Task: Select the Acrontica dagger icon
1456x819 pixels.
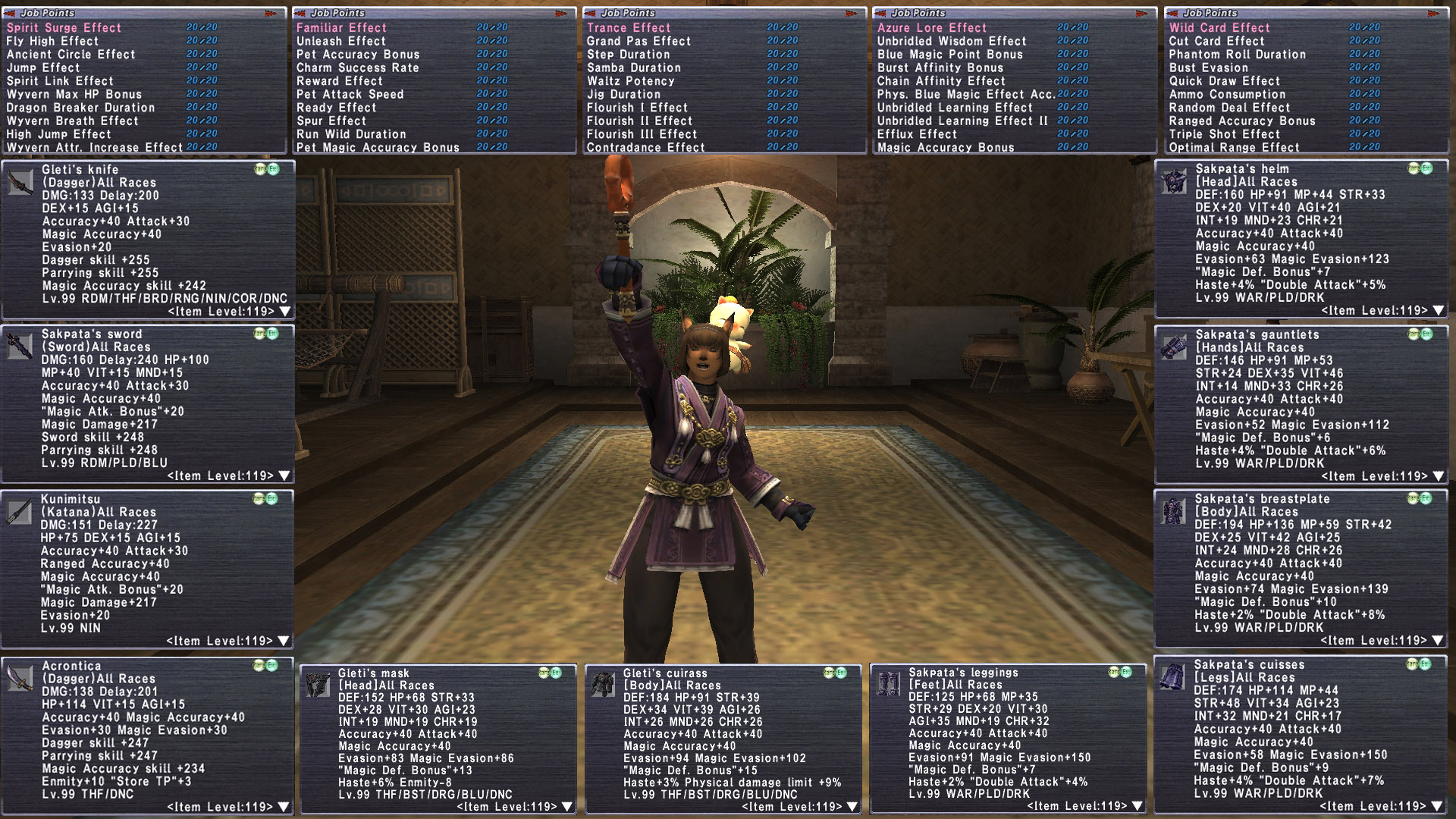Action: (20, 678)
